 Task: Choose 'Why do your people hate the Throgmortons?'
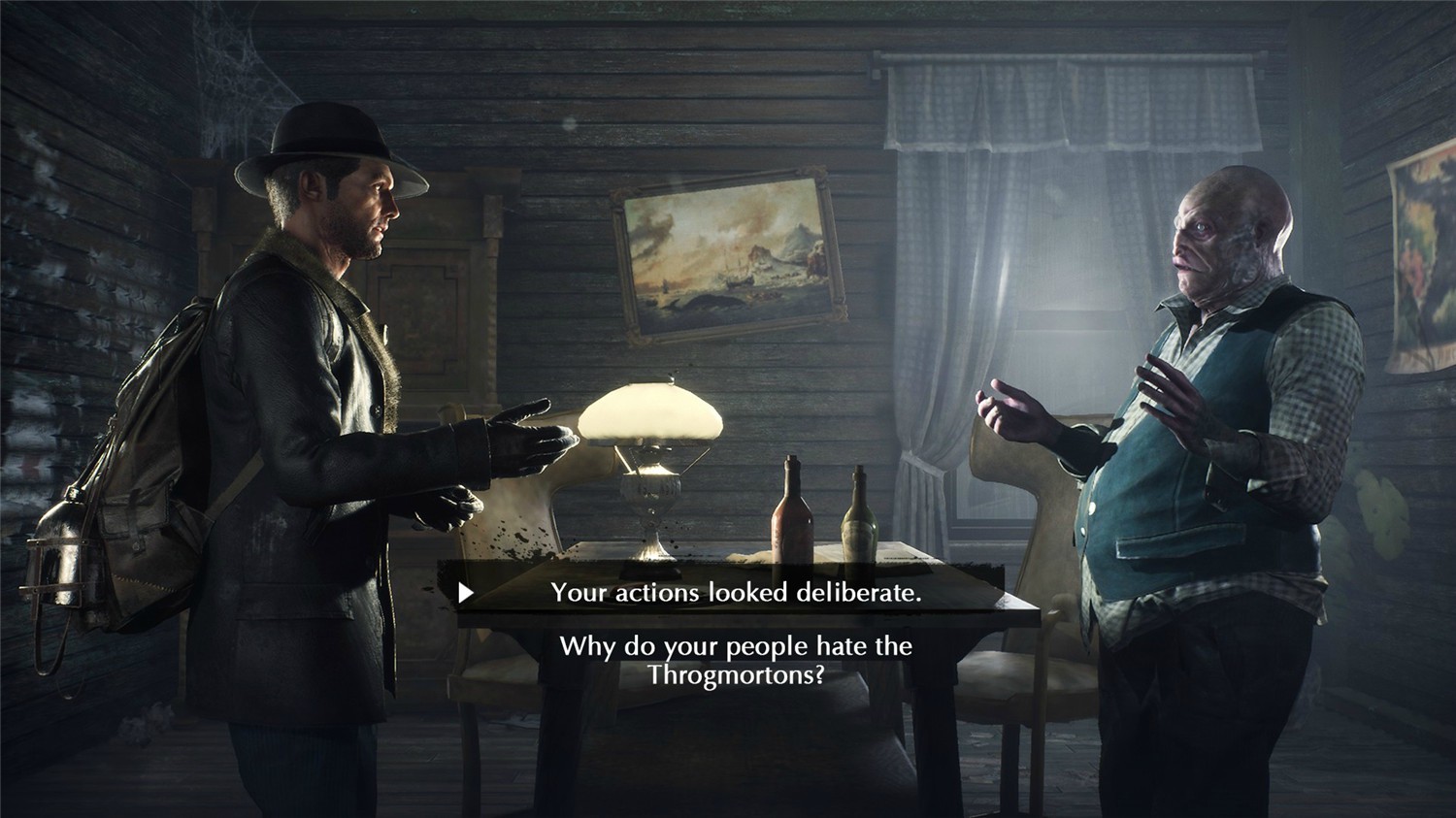pyautogui.click(x=735, y=658)
